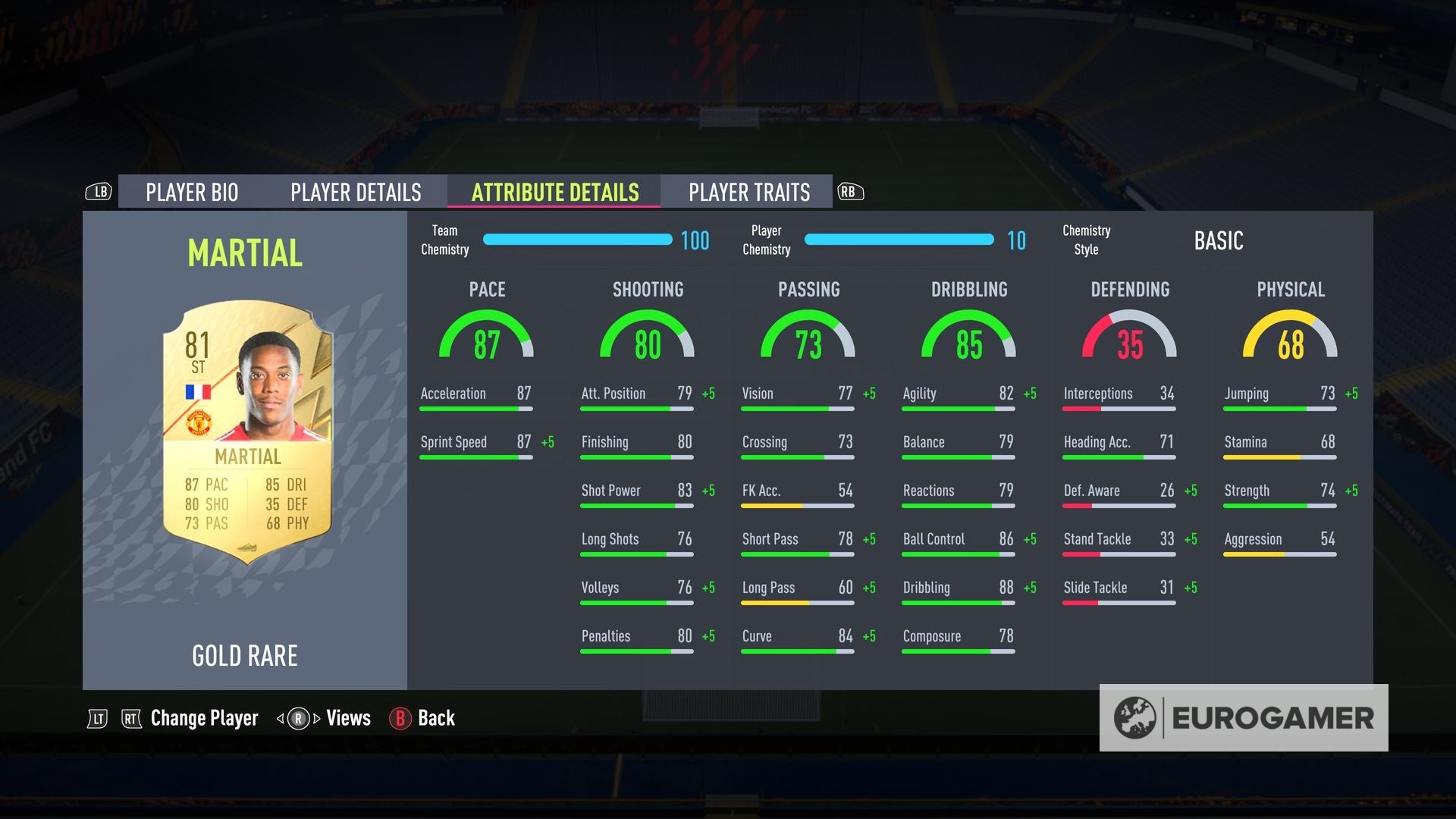Click the Views control label
The height and width of the screenshot is (819, 1456).
tap(347, 718)
